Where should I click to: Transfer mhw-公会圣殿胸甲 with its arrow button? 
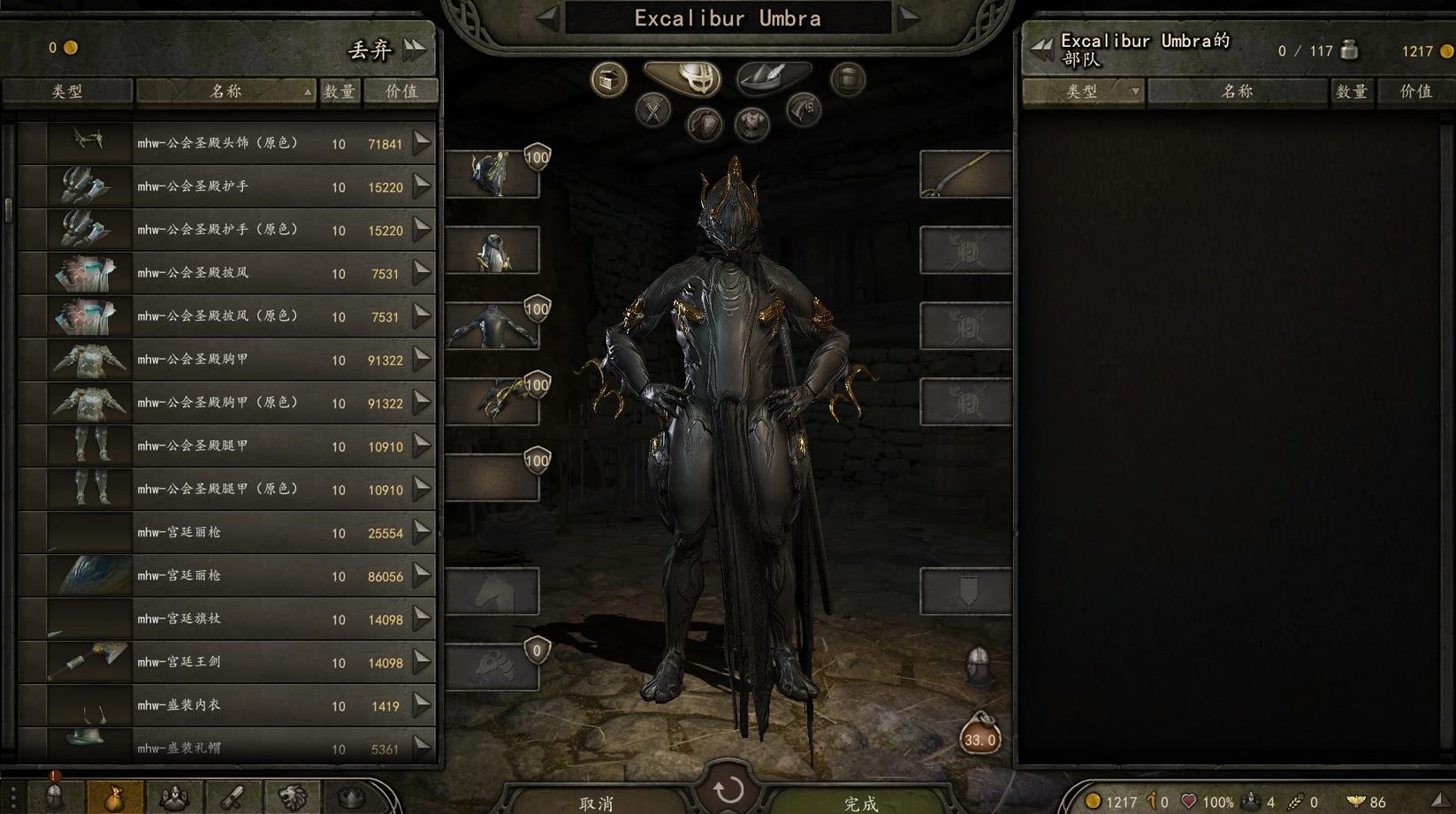[422, 359]
